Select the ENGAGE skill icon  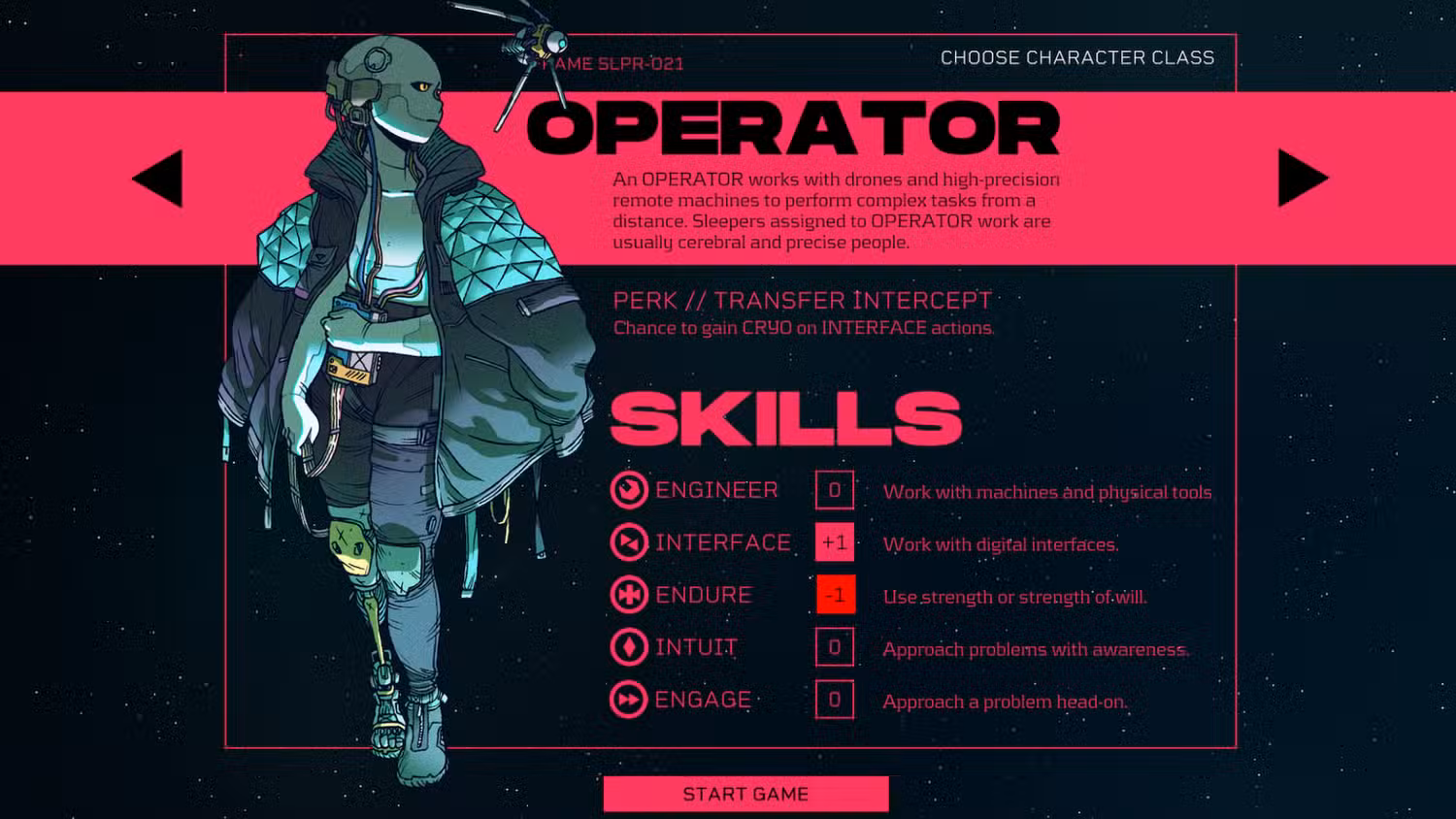click(629, 700)
